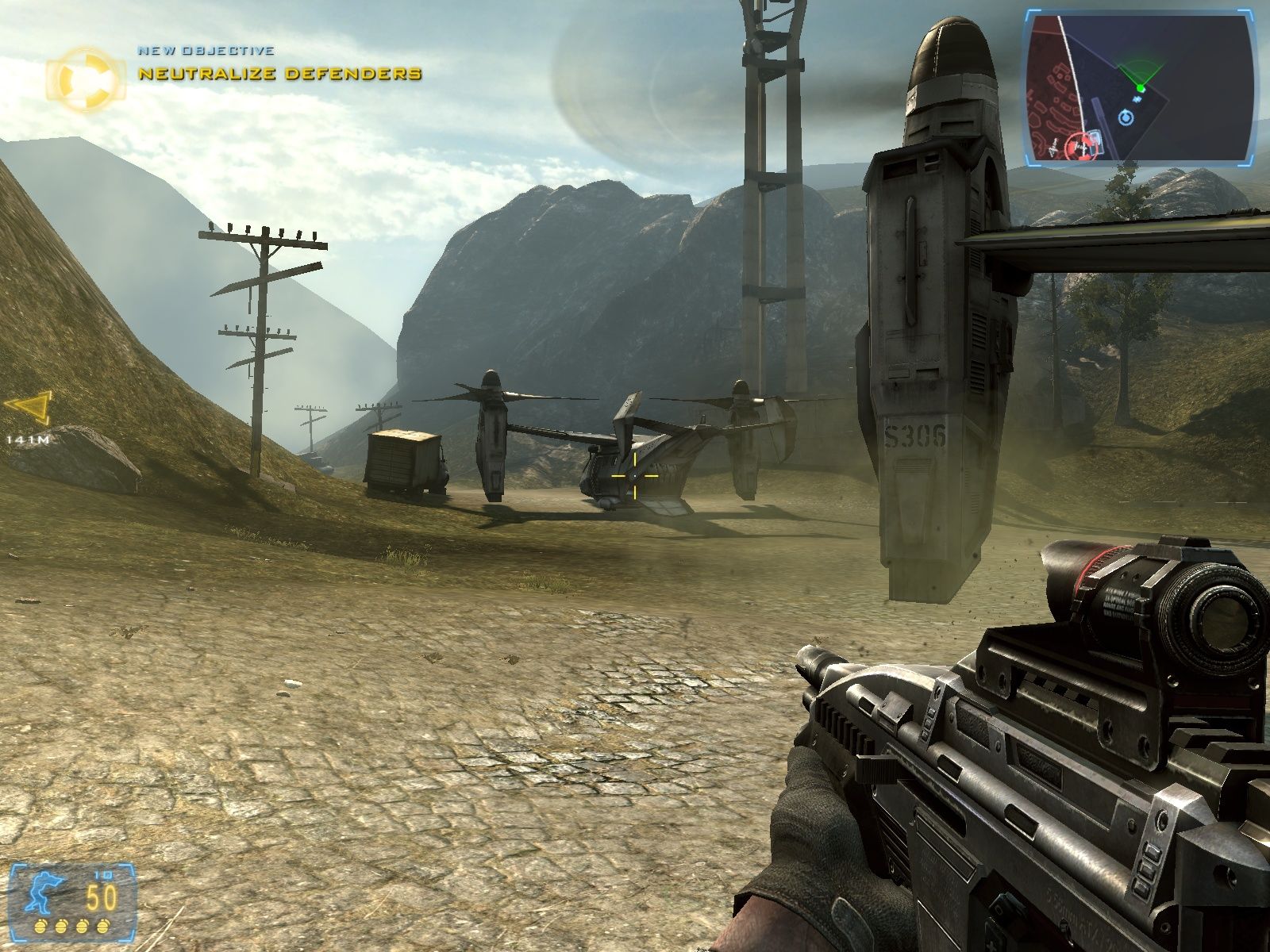Image resolution: width=1270 pixels, height=952 pixels.
Task: Click the minimap in the corner
Action: coord(1139,87)
